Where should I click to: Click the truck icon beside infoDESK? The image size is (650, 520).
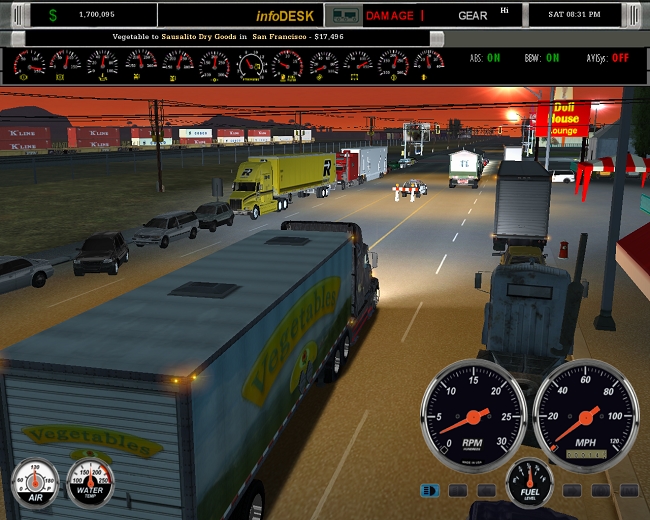(x=345, y=15)
